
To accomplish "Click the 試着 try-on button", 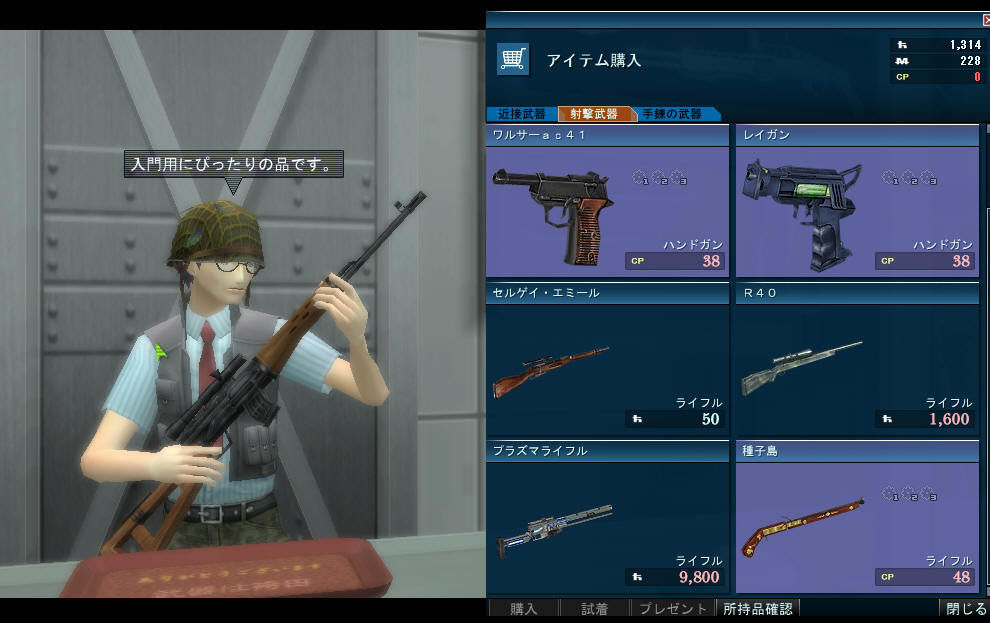I will [595, 608].
